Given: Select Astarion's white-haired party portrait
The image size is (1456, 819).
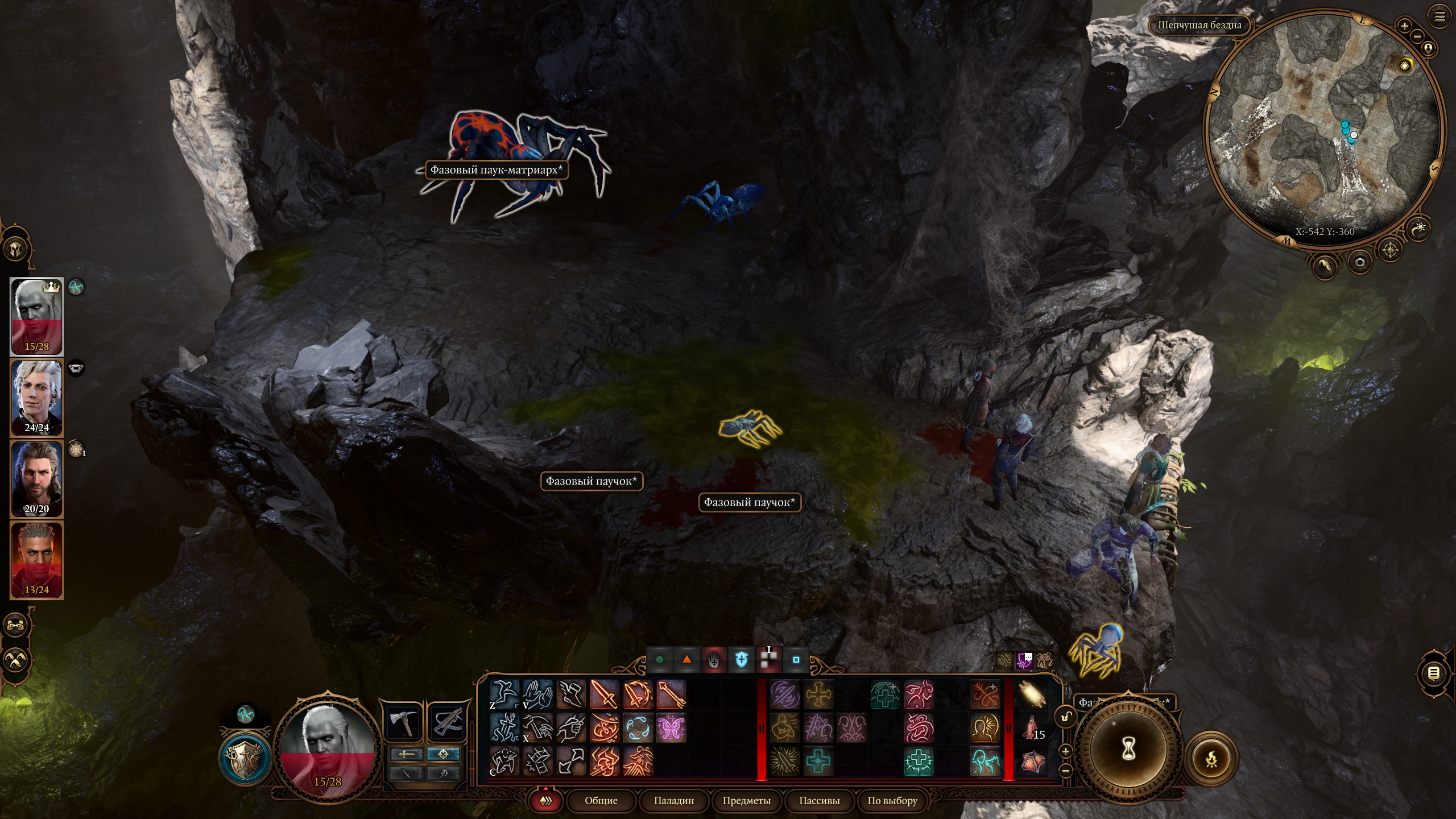Looking at the screenshot, I should (37, 398).
